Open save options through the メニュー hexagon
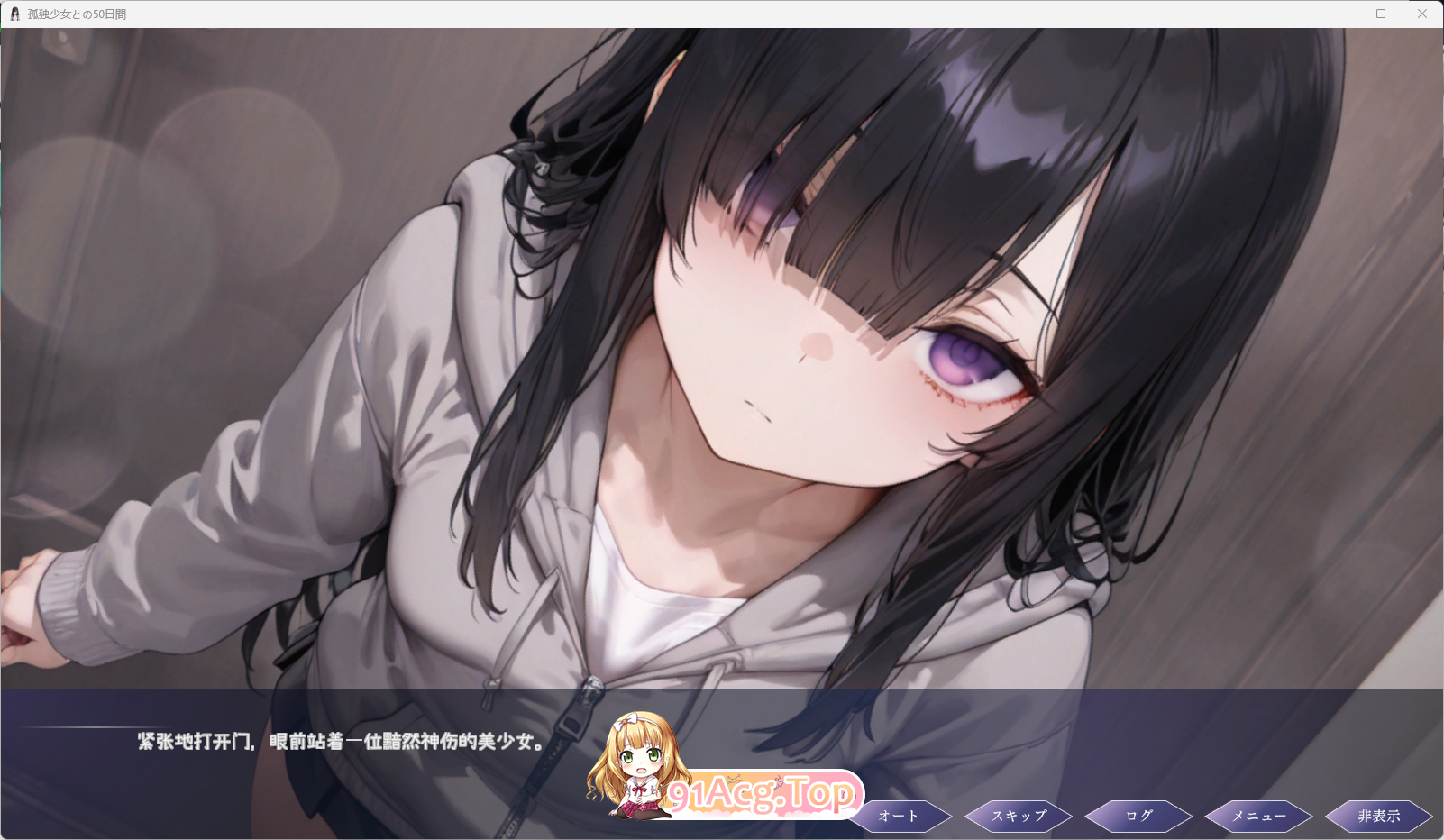This screenshot has height=840, width=1444. pos(1258,816)
